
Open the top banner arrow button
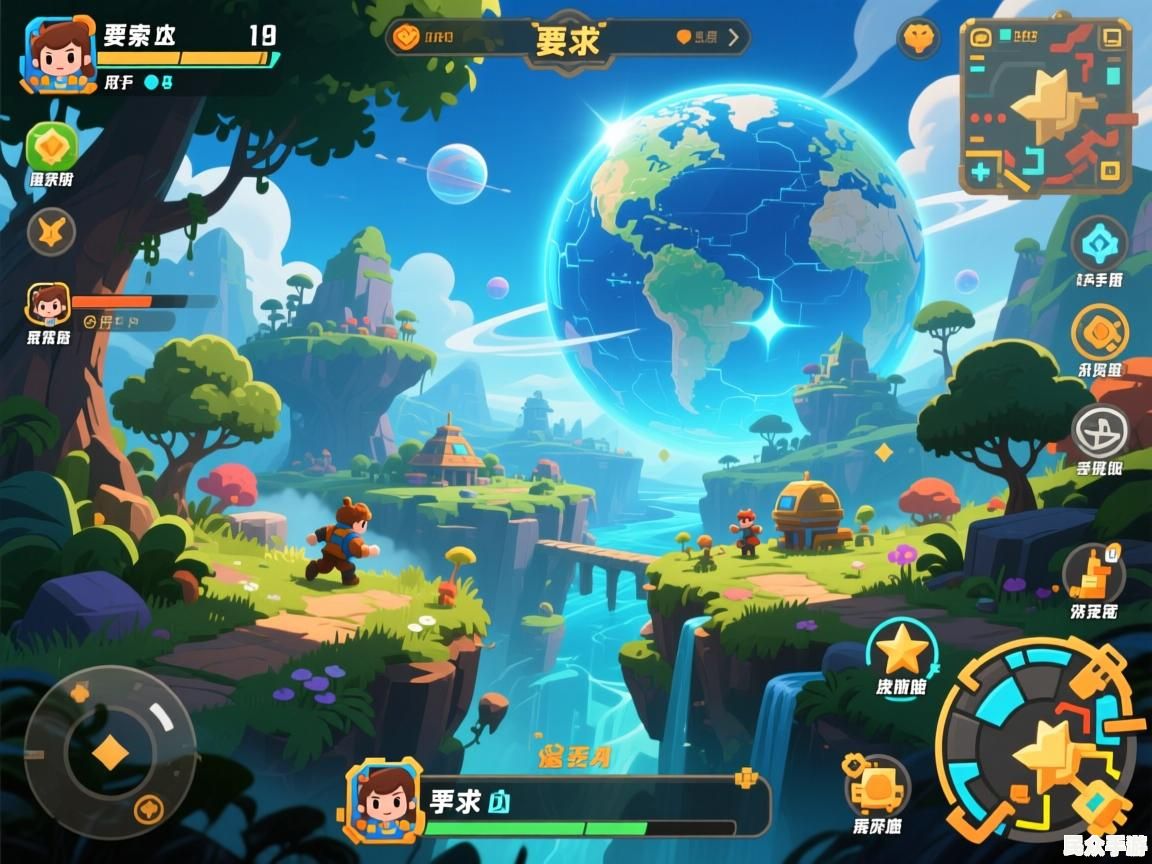734,38
